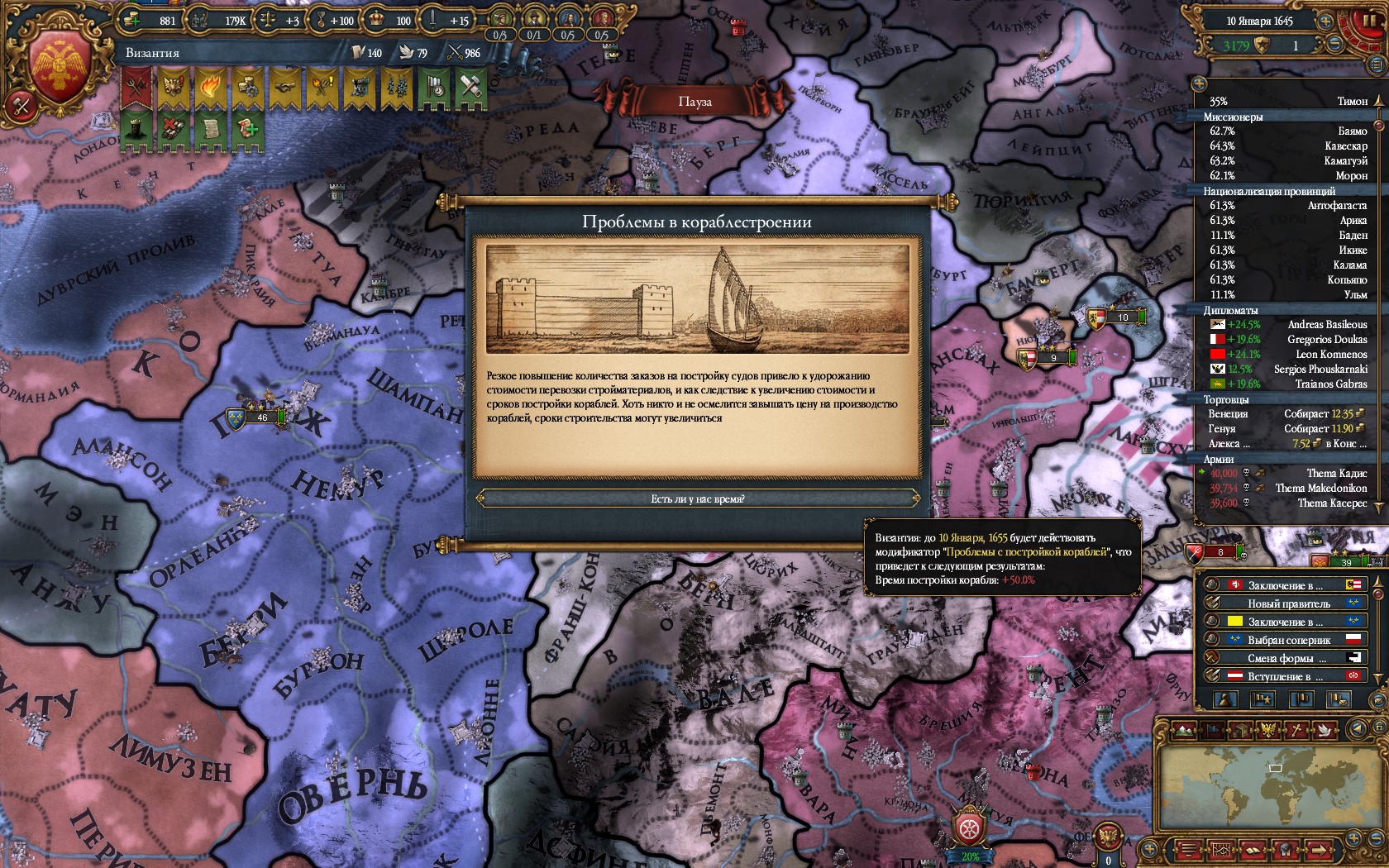1389x868 pixels.
Task: Switch to diplomatic map mode (dove icon)
Action: (1325, 730)
